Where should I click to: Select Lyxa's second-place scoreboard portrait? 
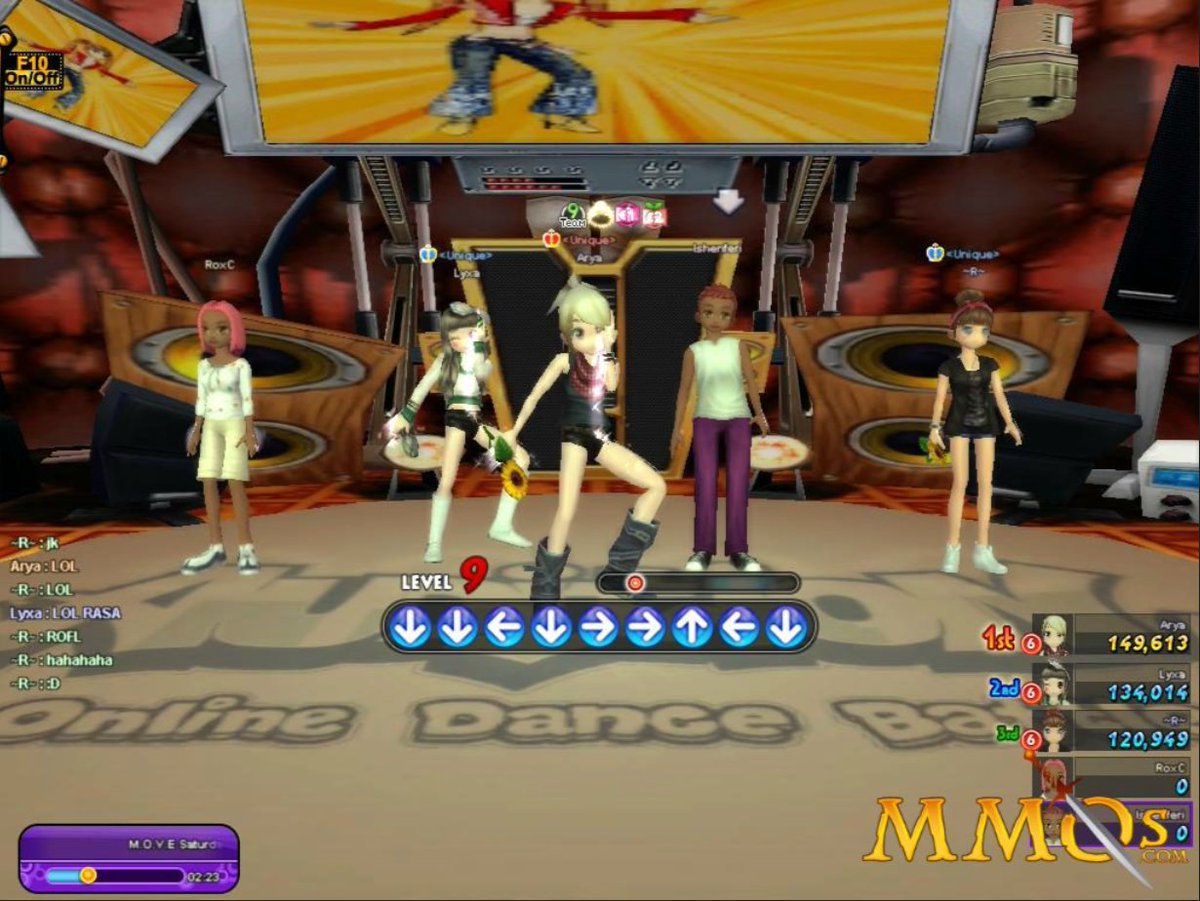(1054, 685)
